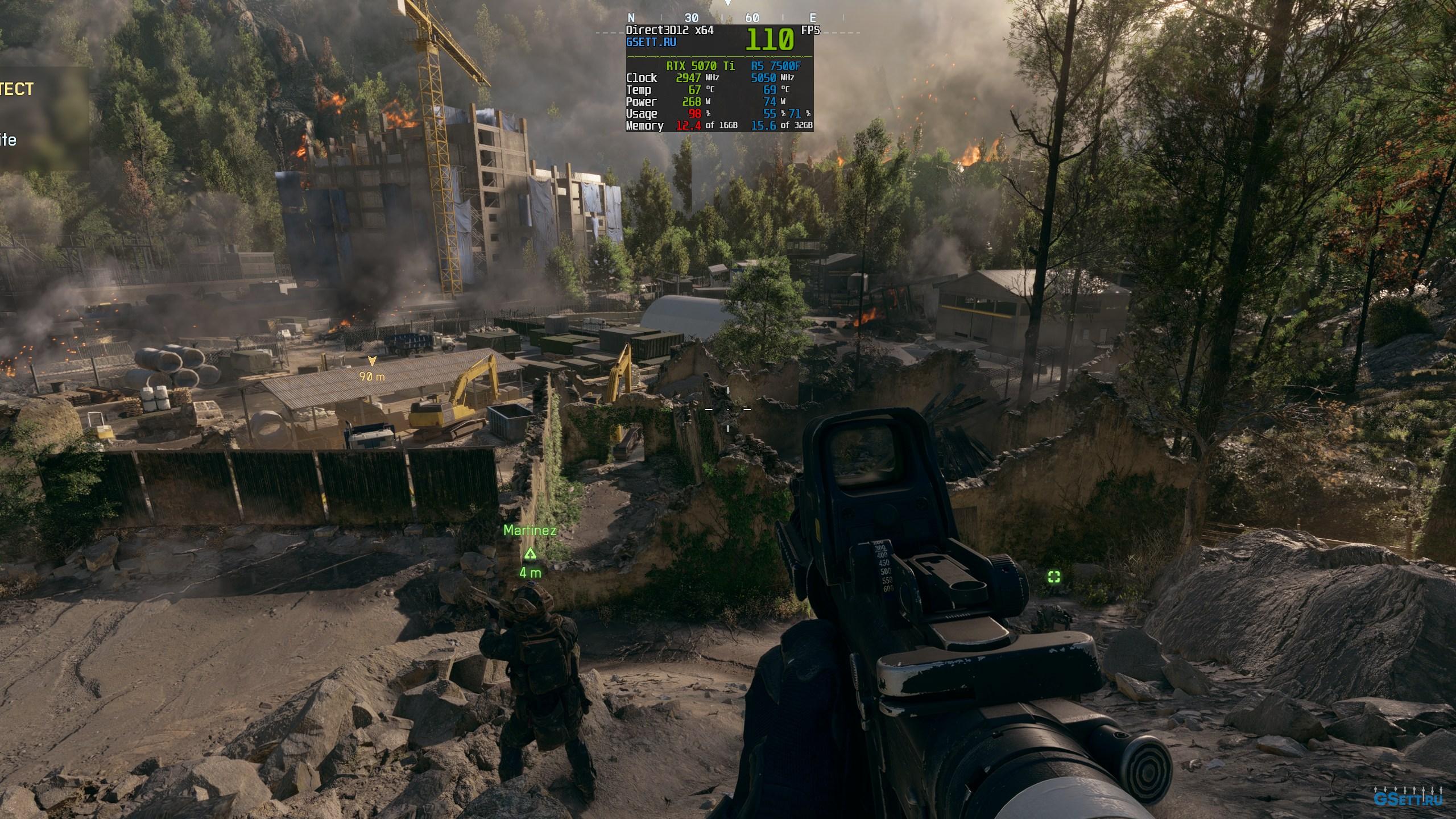
Task: Click the Martinez squadmate triangle marker
Action: [530, 553]
